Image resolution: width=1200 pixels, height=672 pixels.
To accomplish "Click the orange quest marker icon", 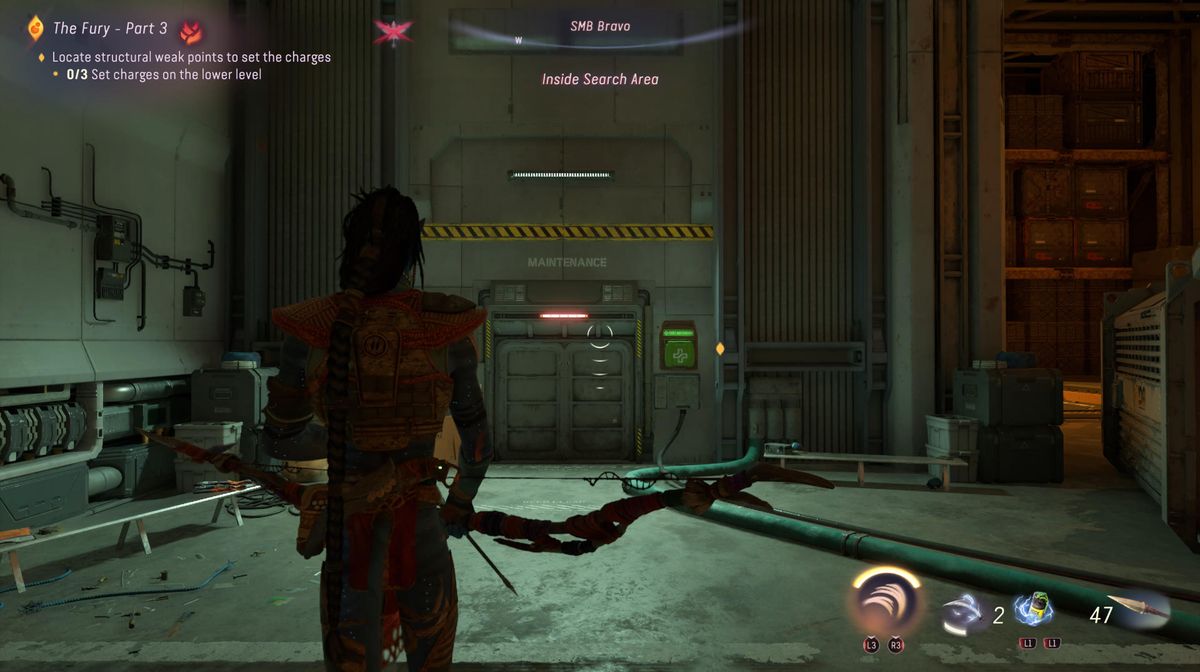I will point(719,348).
